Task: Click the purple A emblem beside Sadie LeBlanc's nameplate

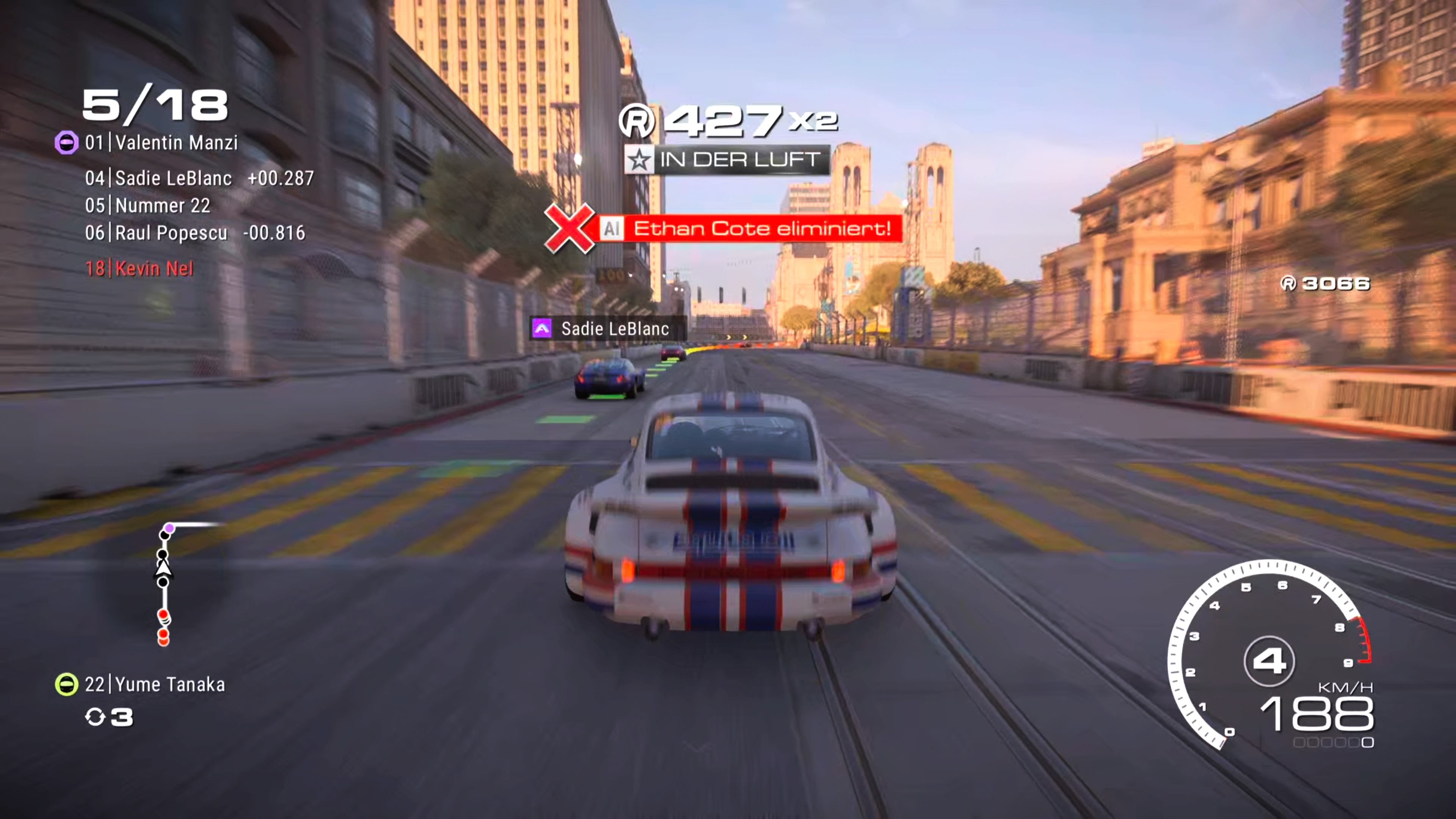Action: point(541,328)
